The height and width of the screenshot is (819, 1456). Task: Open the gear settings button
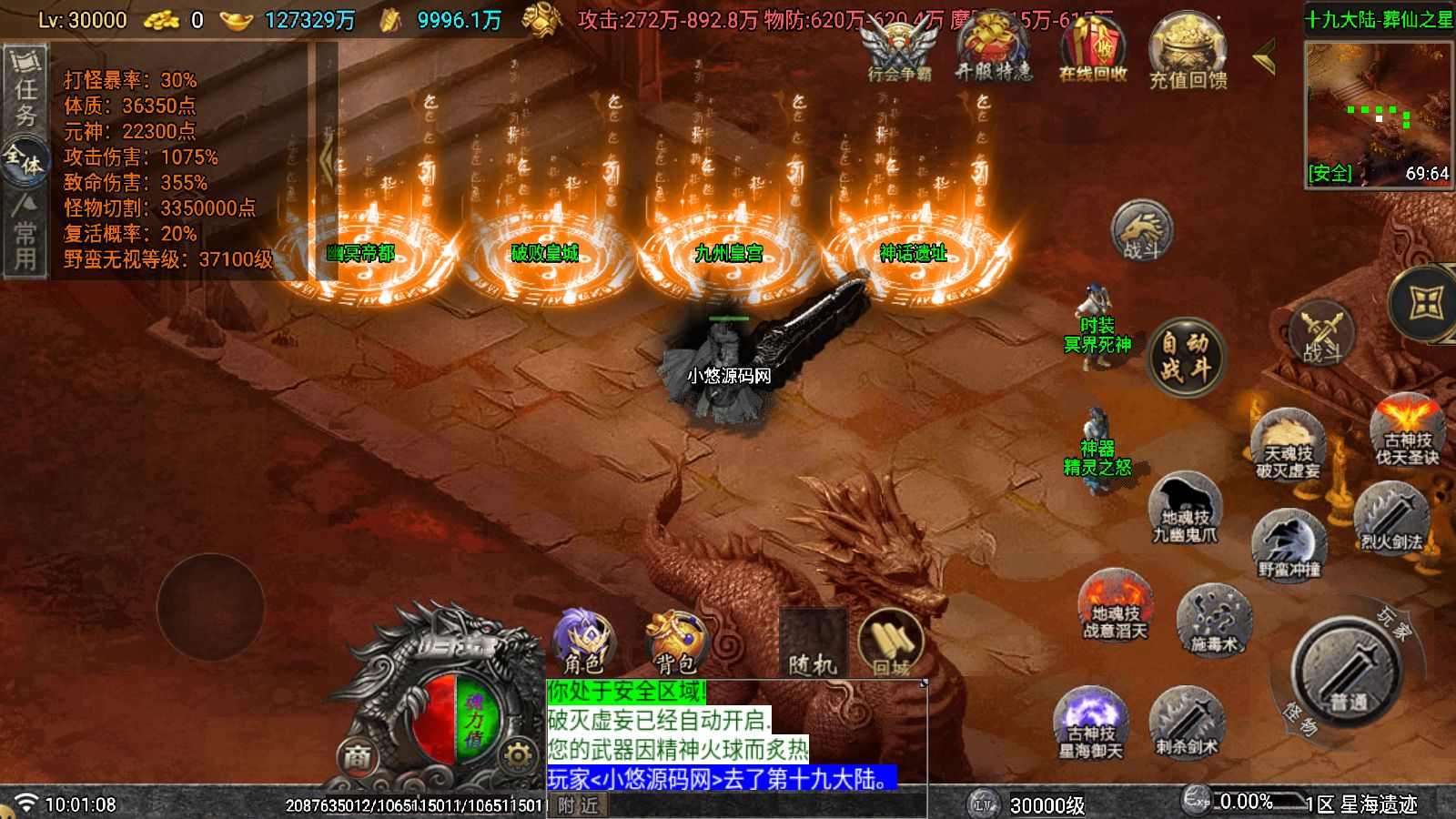(x=518, y=755)
